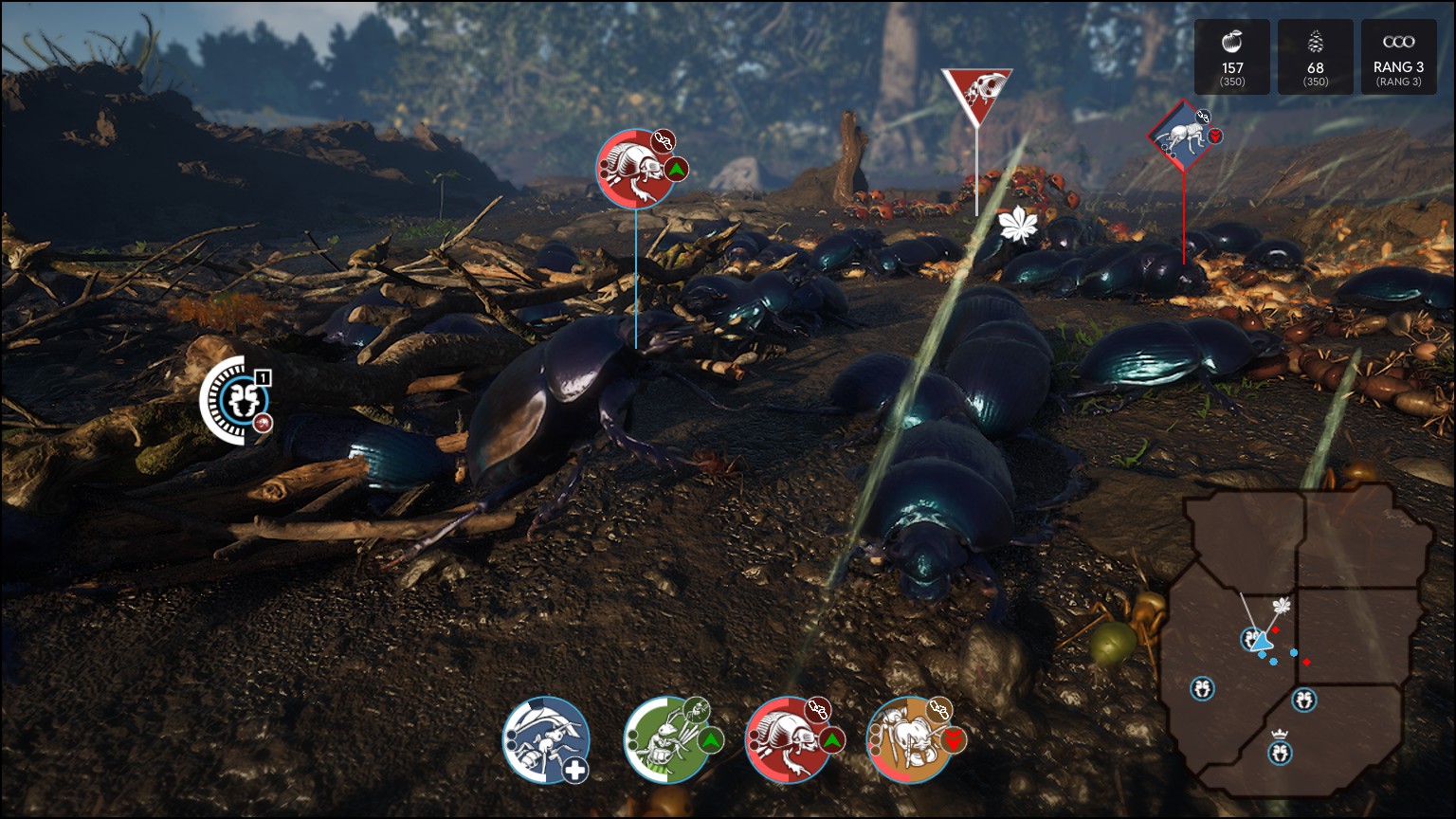This screenshot has height=819, width=1456.
Task: Click the red beetle marker above the battlefield
Action: 636,169
